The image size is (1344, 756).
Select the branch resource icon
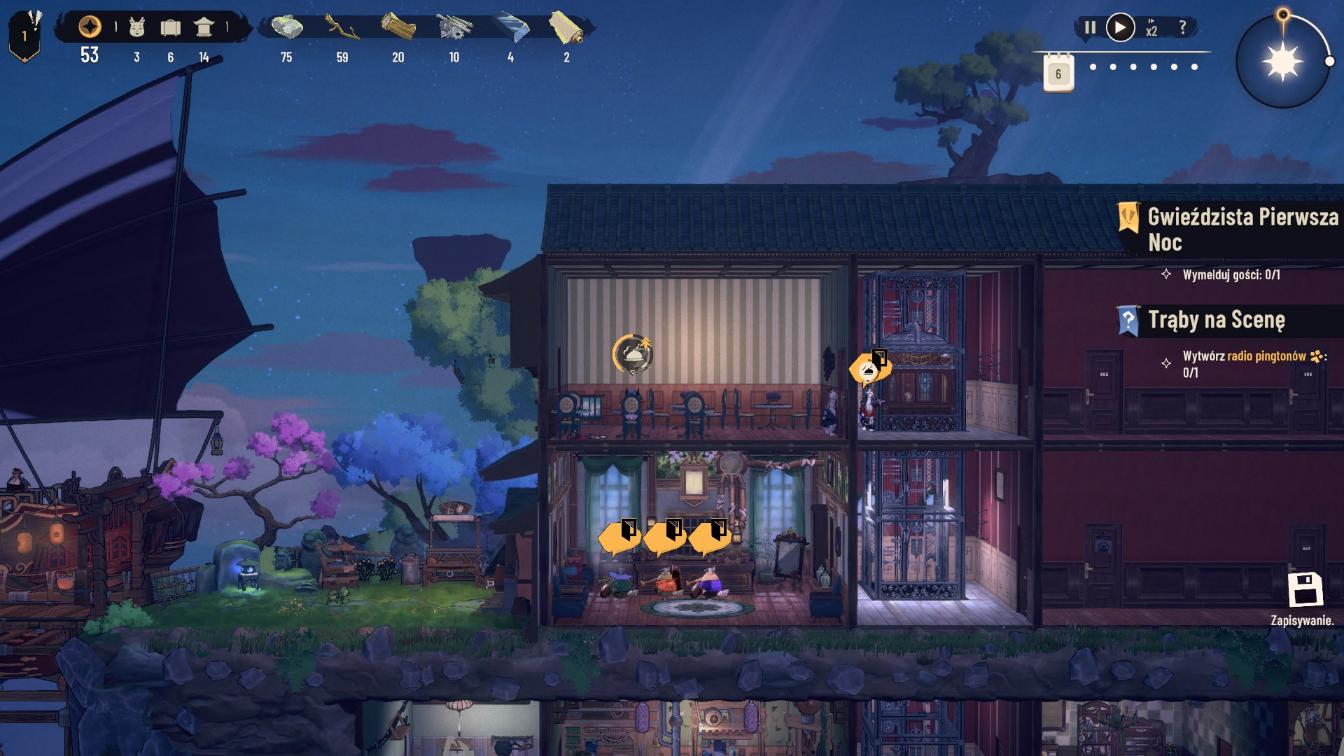pos(342,27)
